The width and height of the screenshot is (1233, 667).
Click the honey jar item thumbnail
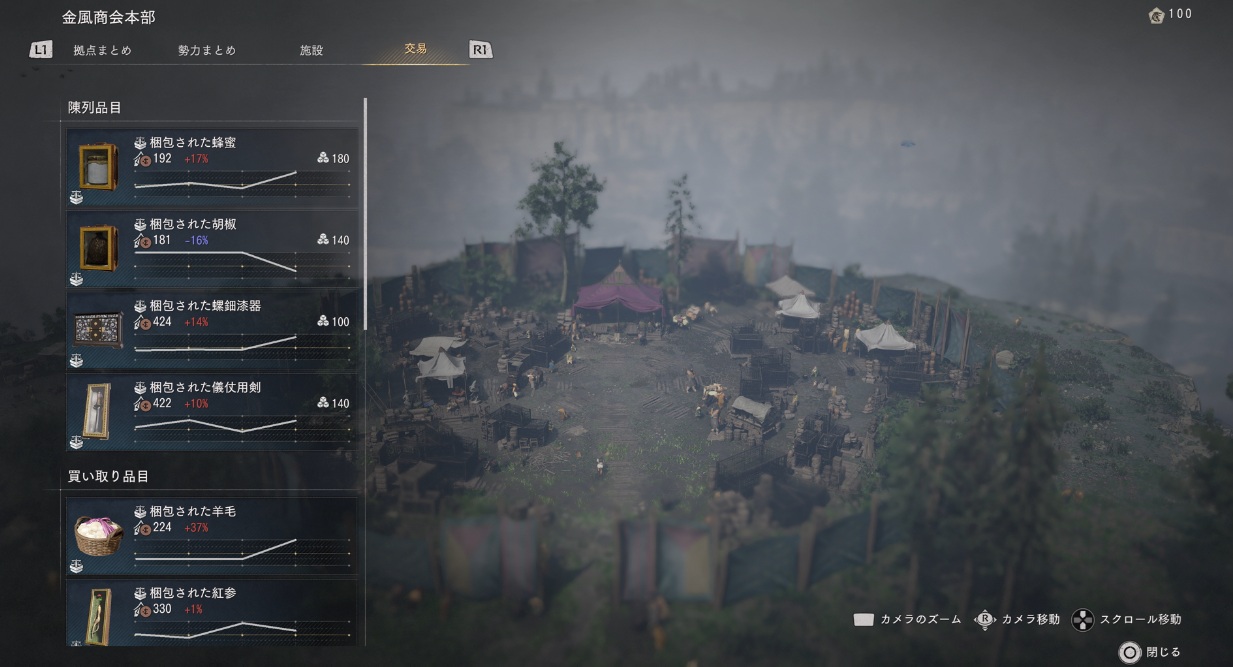[98, 166]
